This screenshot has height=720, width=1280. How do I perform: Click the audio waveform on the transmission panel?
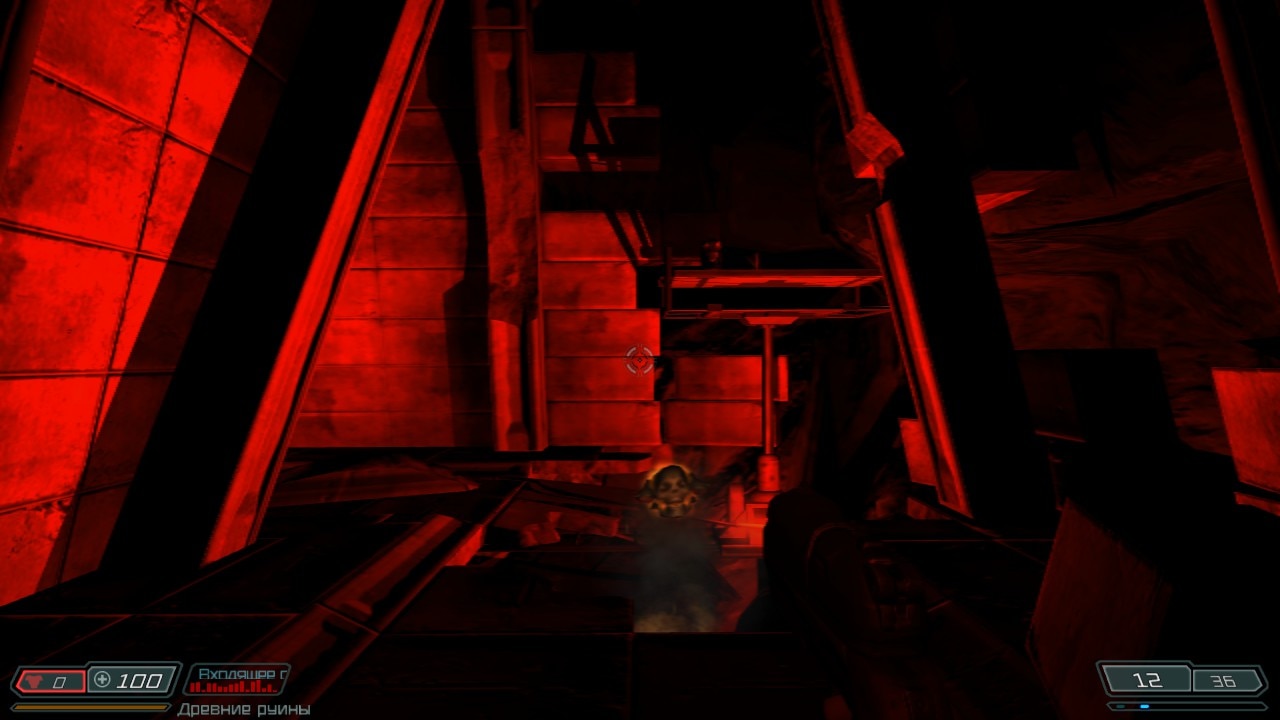[x=234, y=687]
